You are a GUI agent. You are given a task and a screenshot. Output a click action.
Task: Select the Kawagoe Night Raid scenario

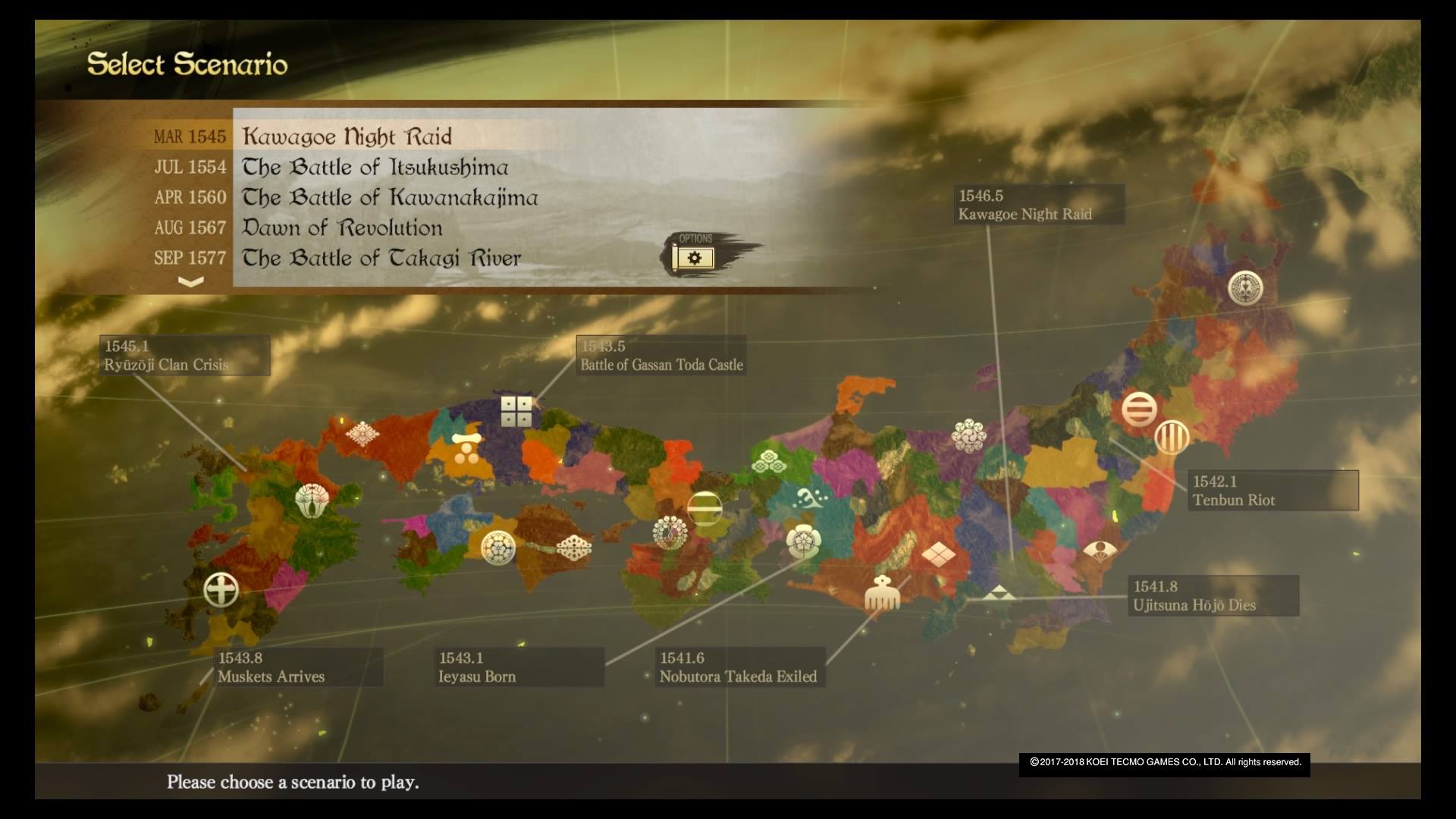[347, 136]
